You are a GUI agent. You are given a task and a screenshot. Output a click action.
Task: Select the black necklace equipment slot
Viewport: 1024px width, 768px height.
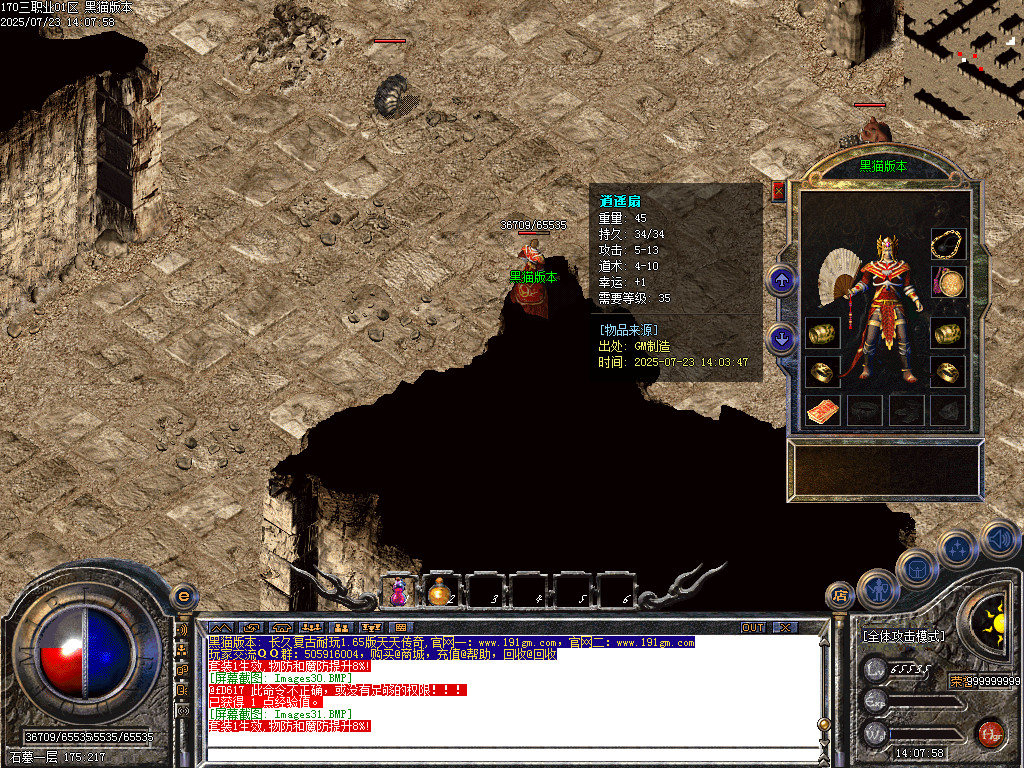948,243
